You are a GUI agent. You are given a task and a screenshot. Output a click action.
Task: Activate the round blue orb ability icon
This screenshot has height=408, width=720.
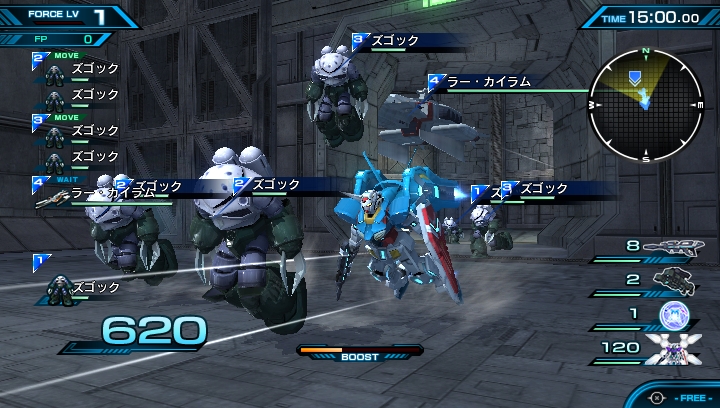(676, 315)
